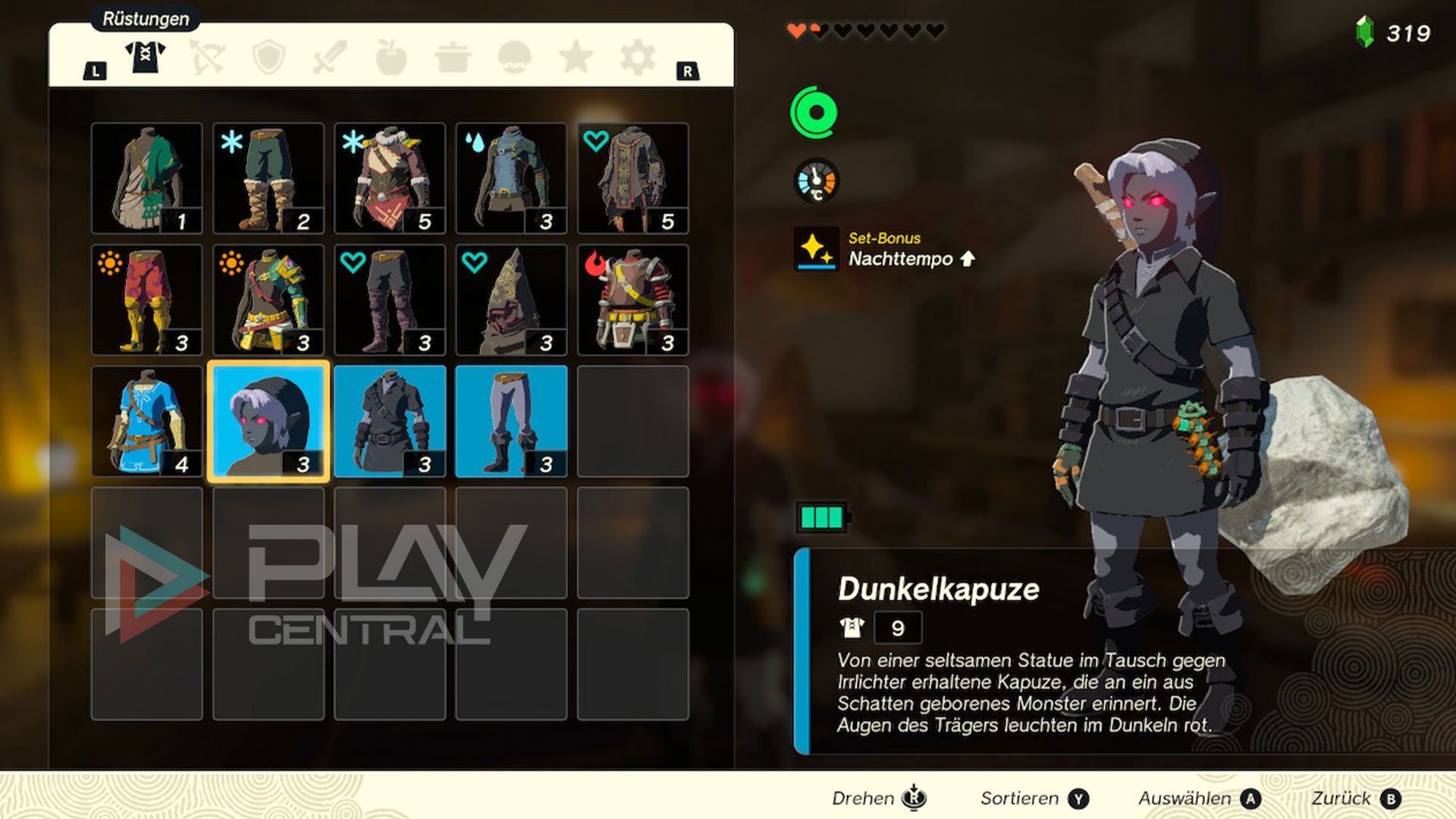Select the Dunkelkapuze dark hood slot
The width and height of the screenshot is (1456, 819).
click(268, 422)
